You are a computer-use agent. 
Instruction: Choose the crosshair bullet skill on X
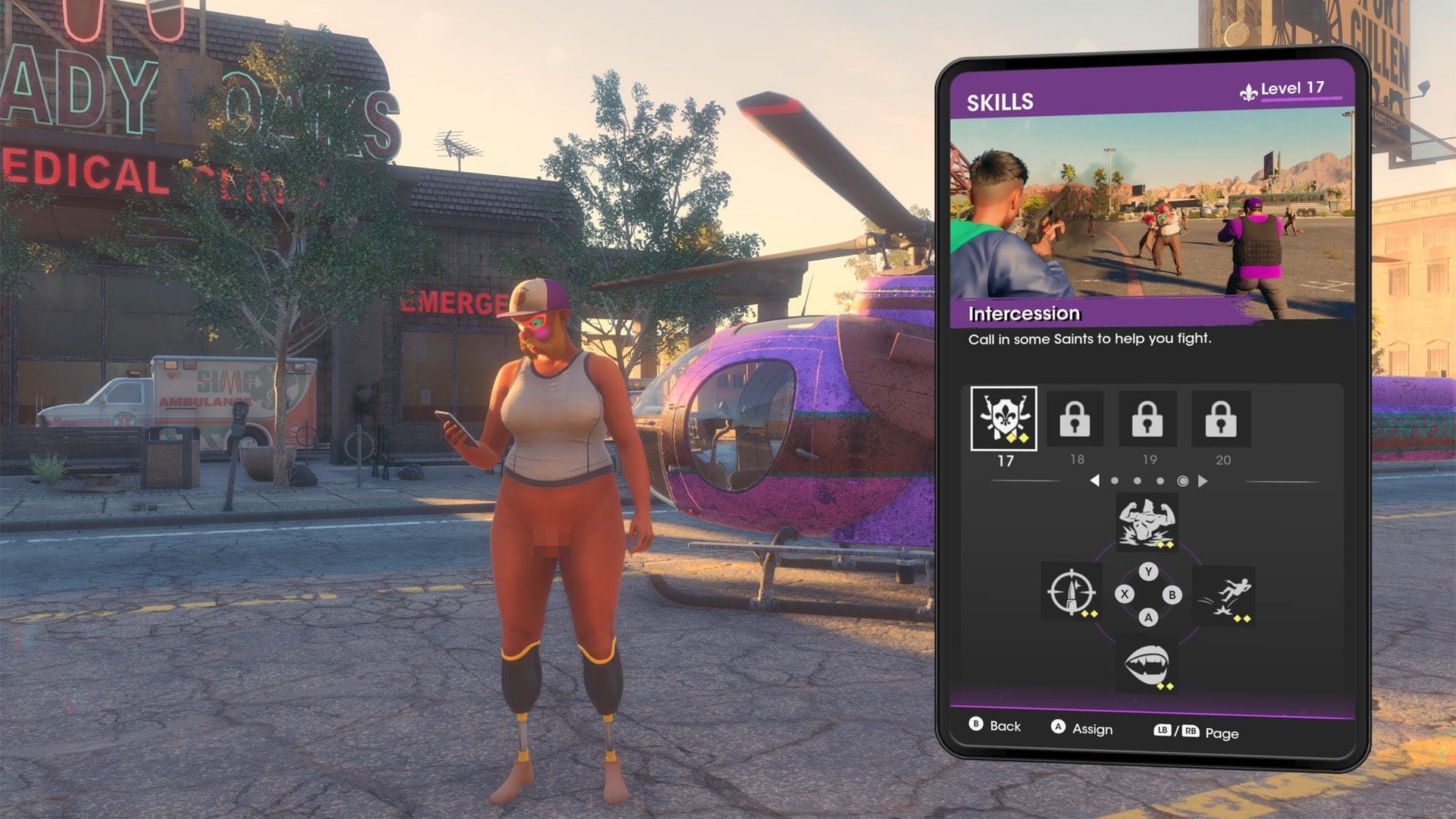(1071, 592)
